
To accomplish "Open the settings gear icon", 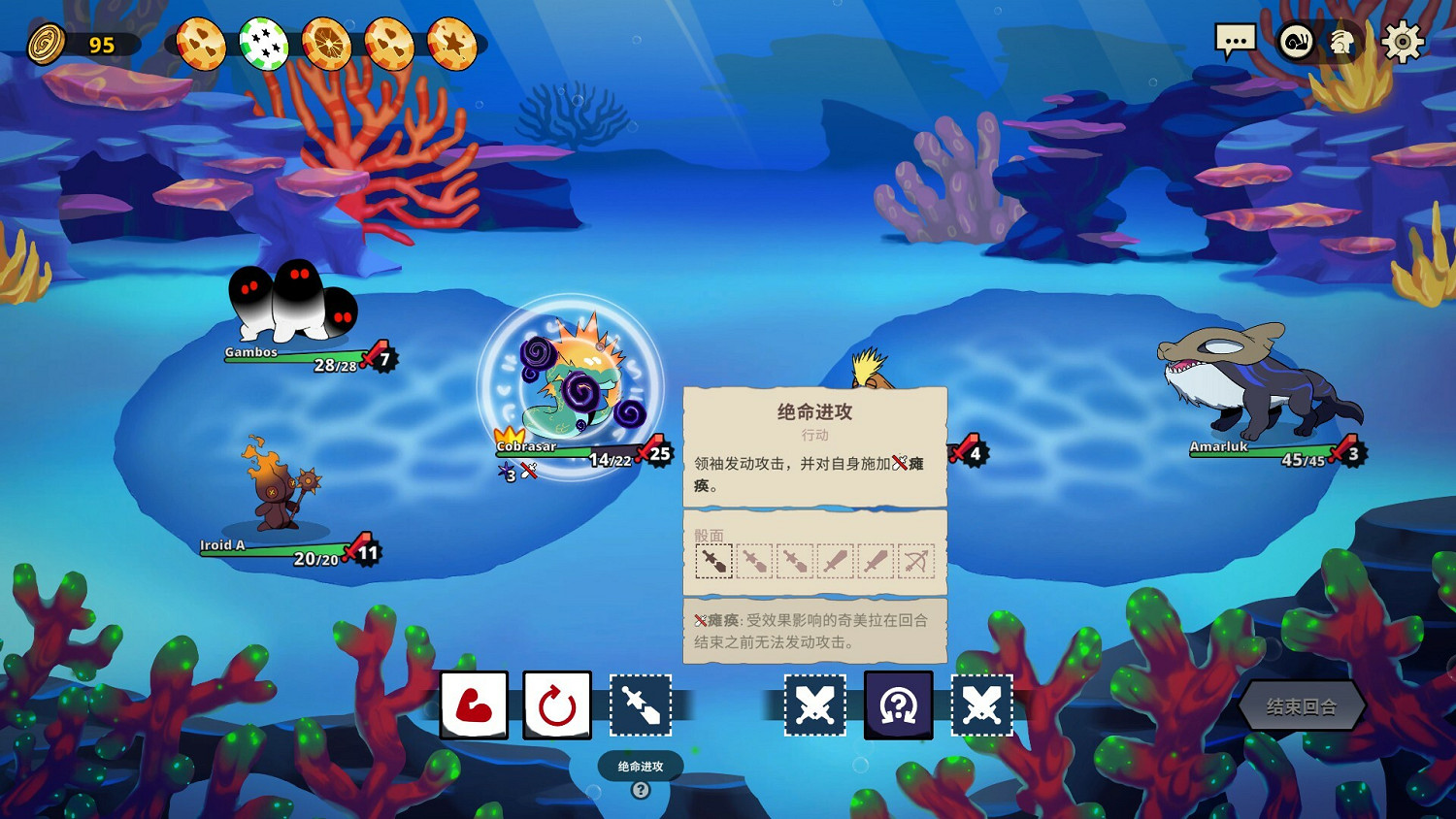I will pyautogui.click(x=1402, y=42).
